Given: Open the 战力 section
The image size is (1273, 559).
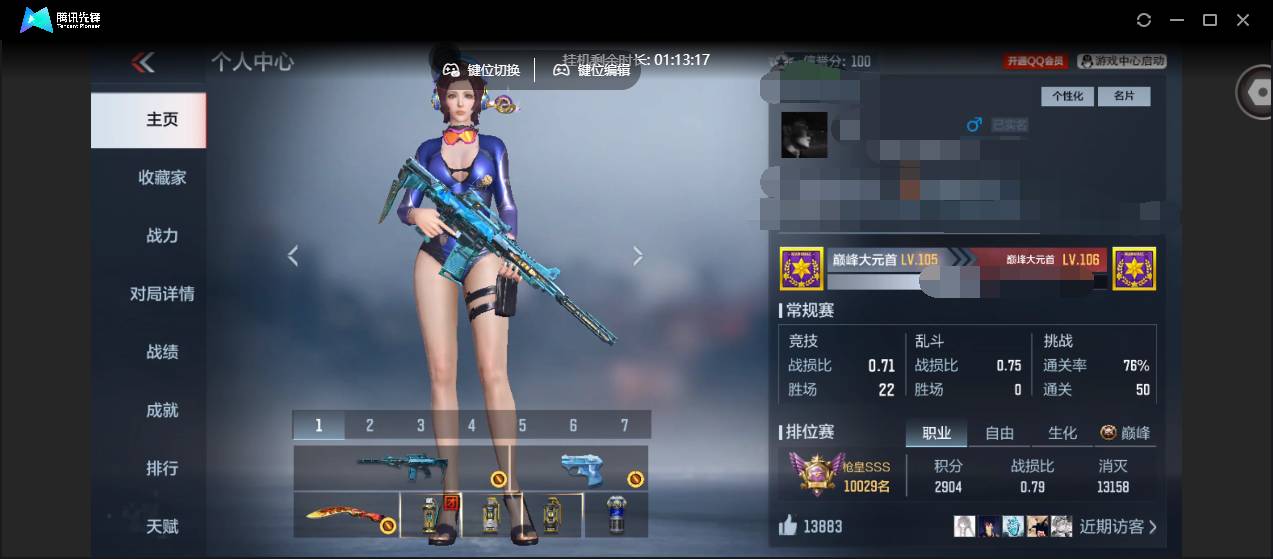Looking at the screenshot, I should [x=161, y=236].
